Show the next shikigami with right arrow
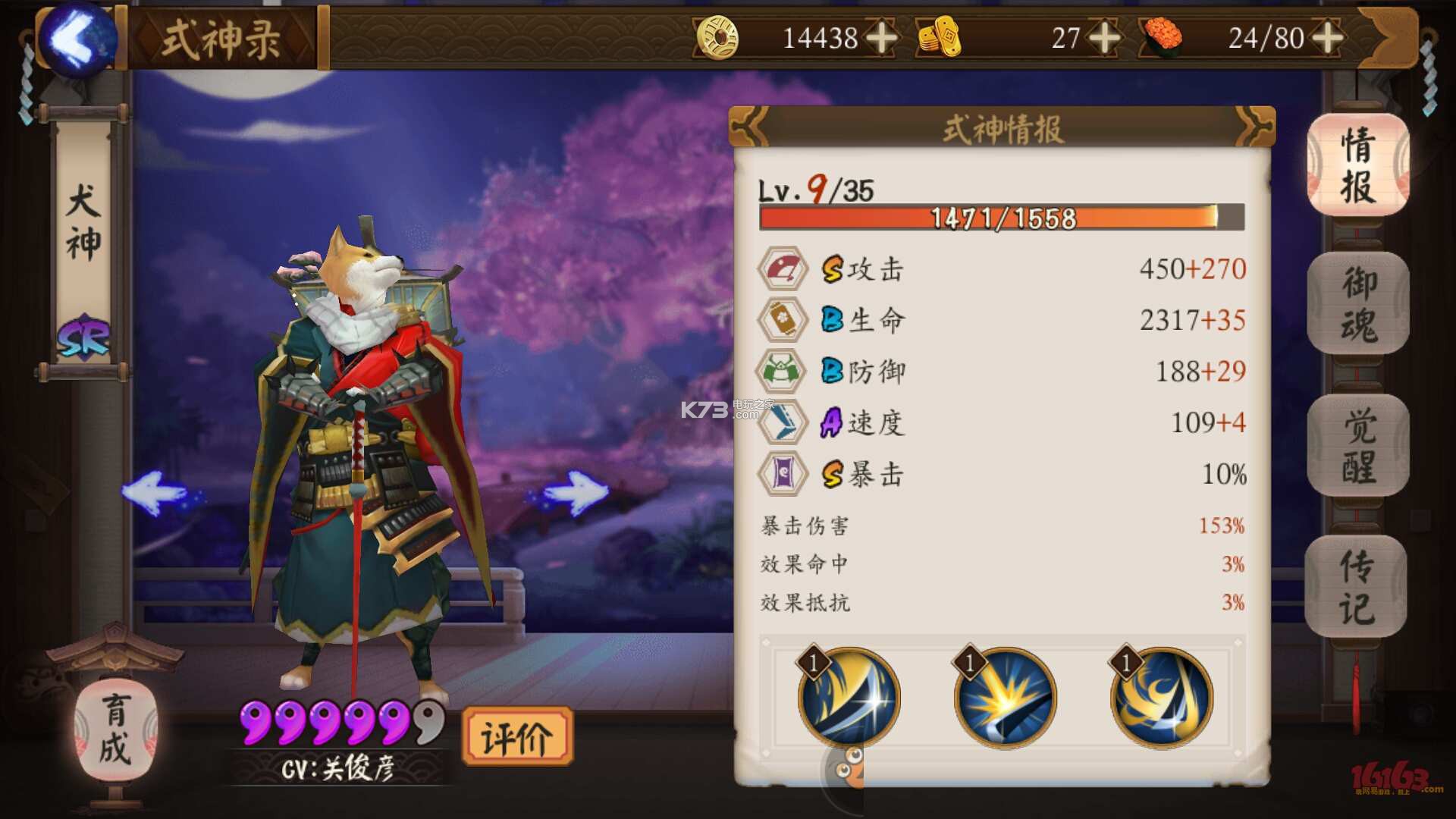The image size is (1456, 819). click(x=576, y=493)
